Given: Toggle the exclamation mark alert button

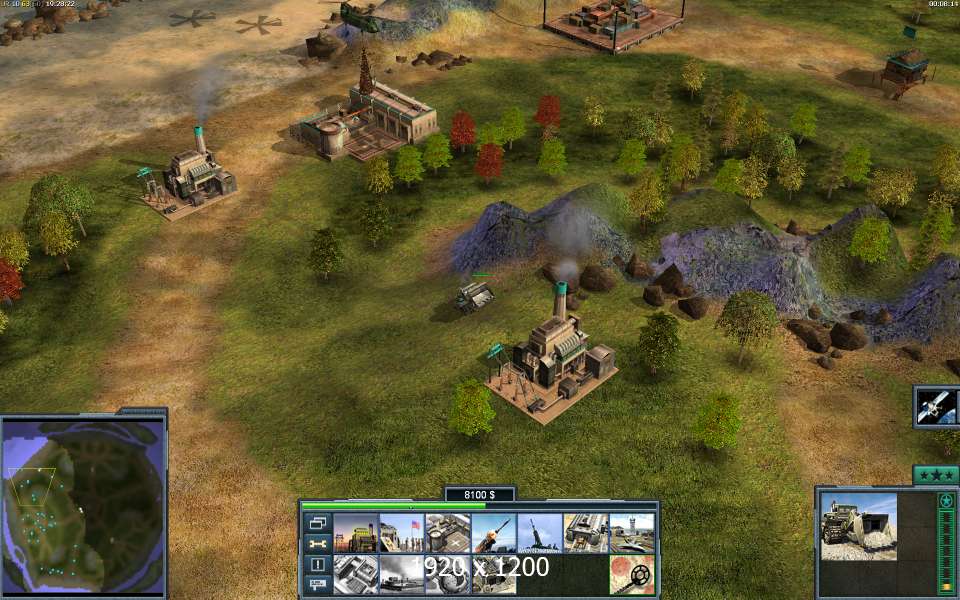Looking at the screenshot, I should pyautogui.click(x=318, y=564).
